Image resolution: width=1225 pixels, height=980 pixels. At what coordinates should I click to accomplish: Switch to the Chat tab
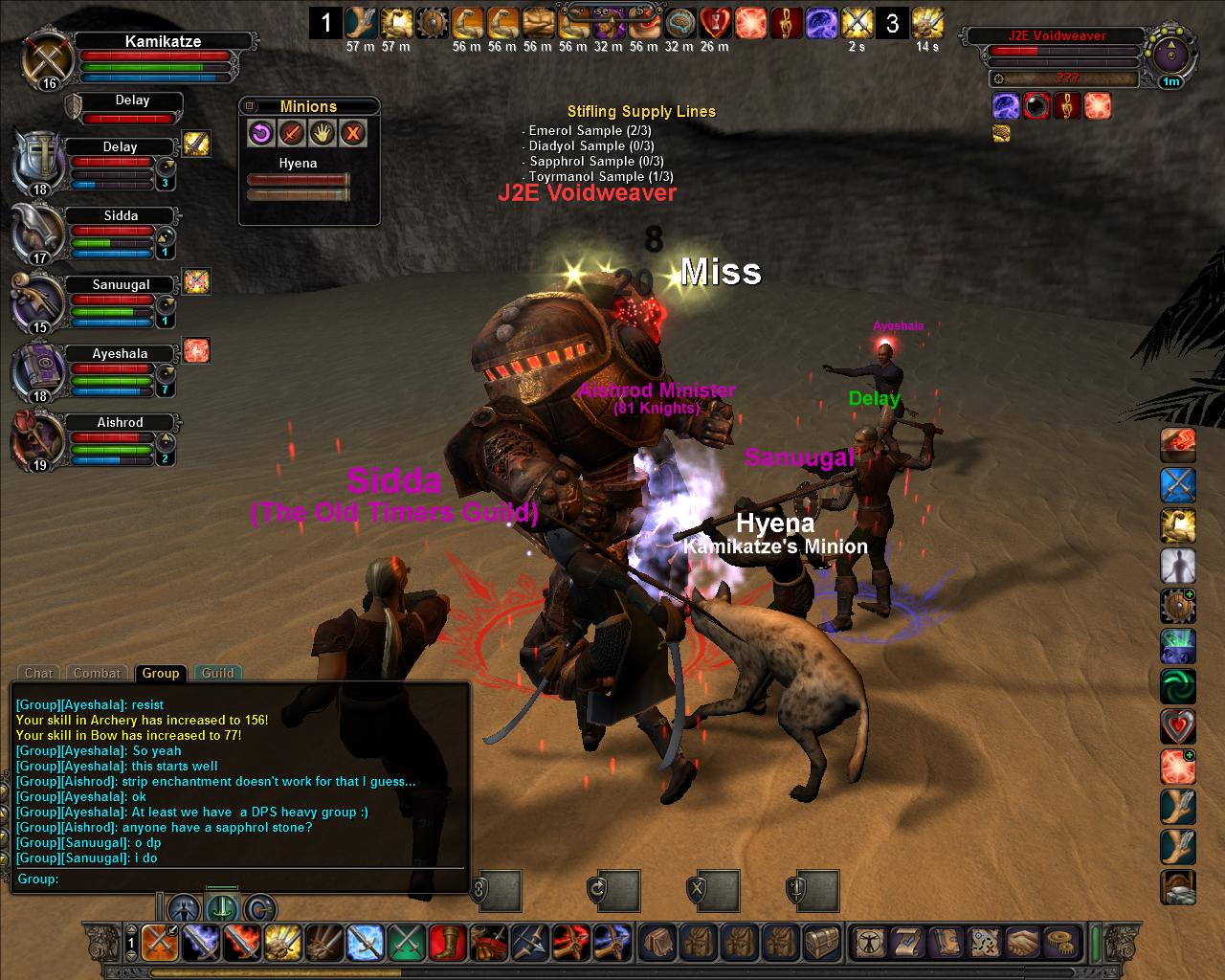pos(38,673)
